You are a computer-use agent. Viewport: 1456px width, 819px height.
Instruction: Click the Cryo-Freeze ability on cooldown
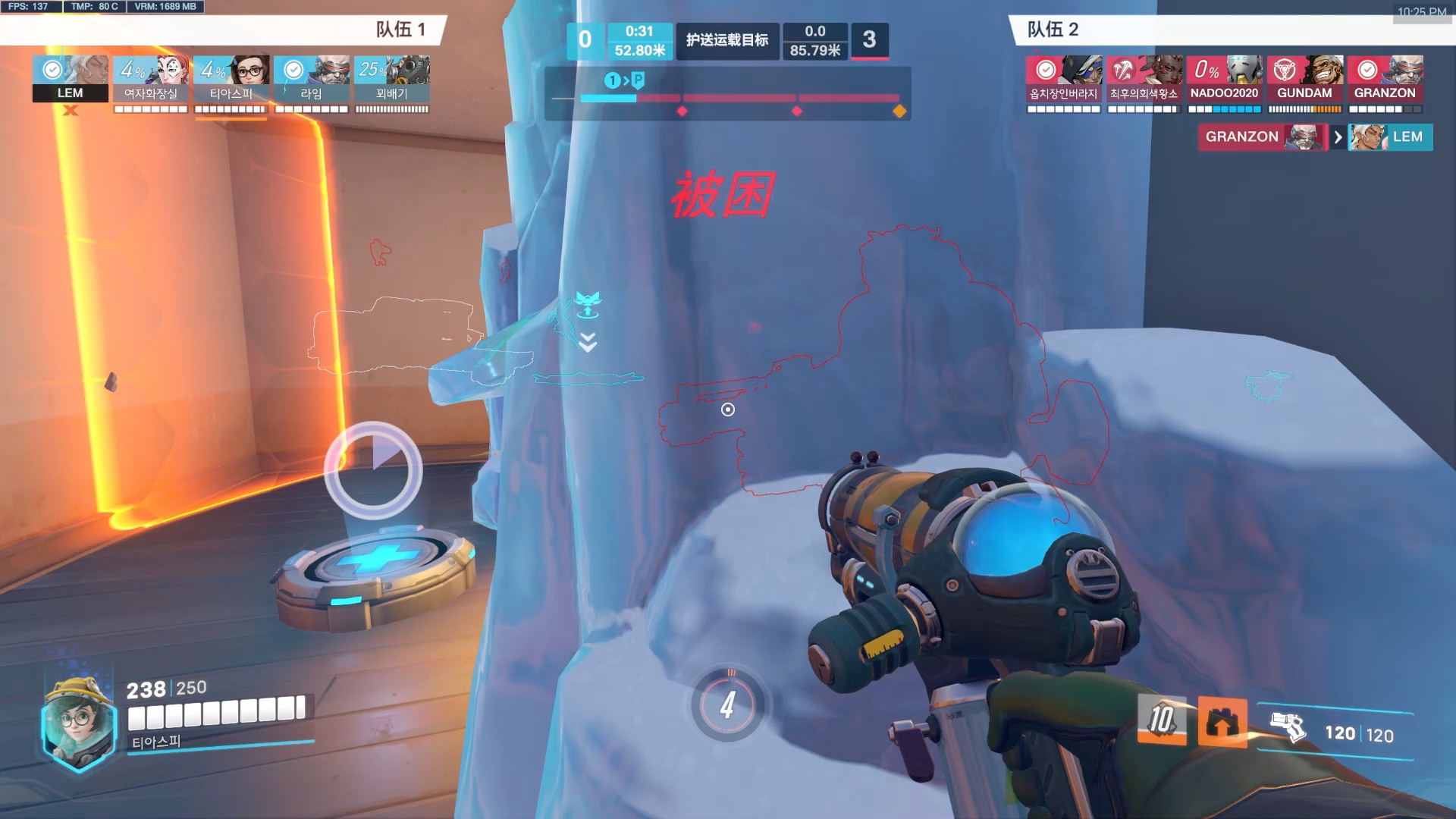[1161, 719]
